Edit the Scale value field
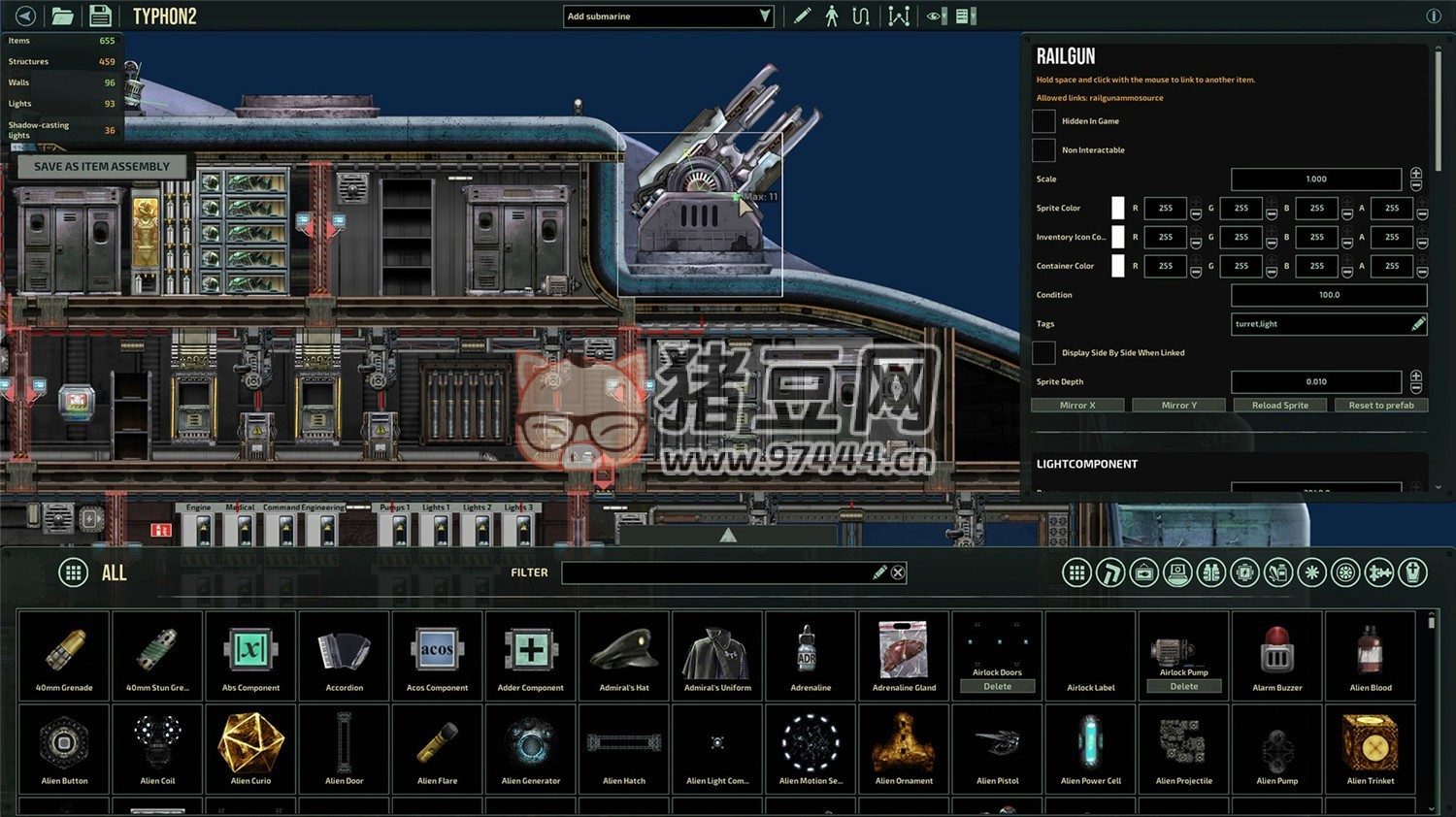 coord(1315,180)
